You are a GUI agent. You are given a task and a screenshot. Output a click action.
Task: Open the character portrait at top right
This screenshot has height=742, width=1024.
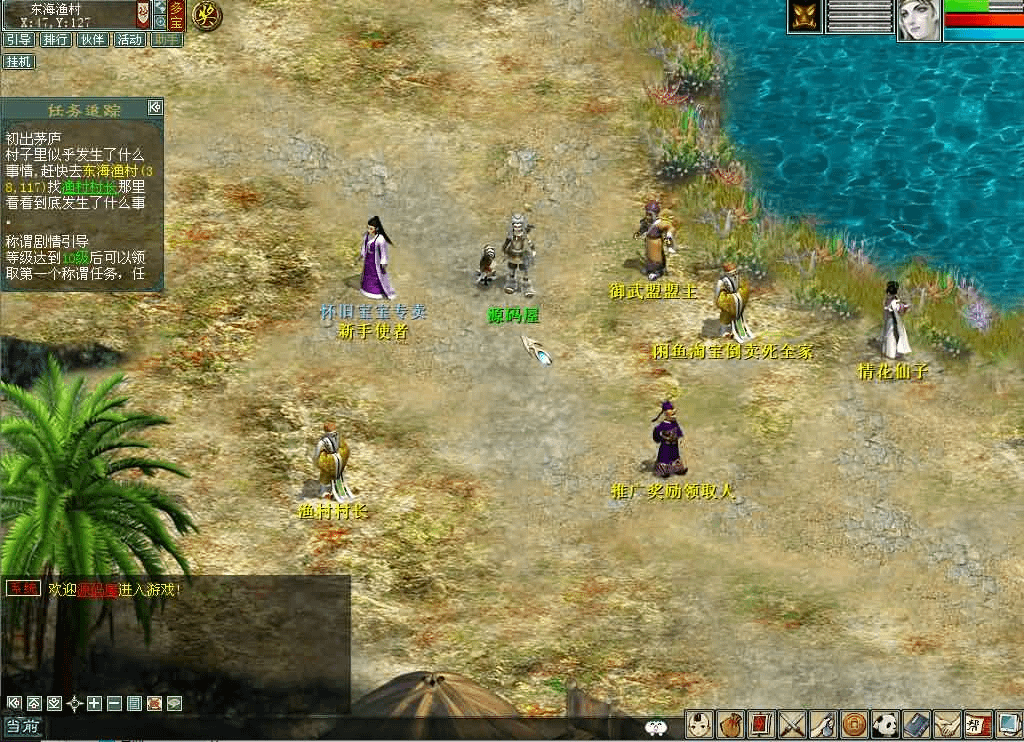coord(917,20)
